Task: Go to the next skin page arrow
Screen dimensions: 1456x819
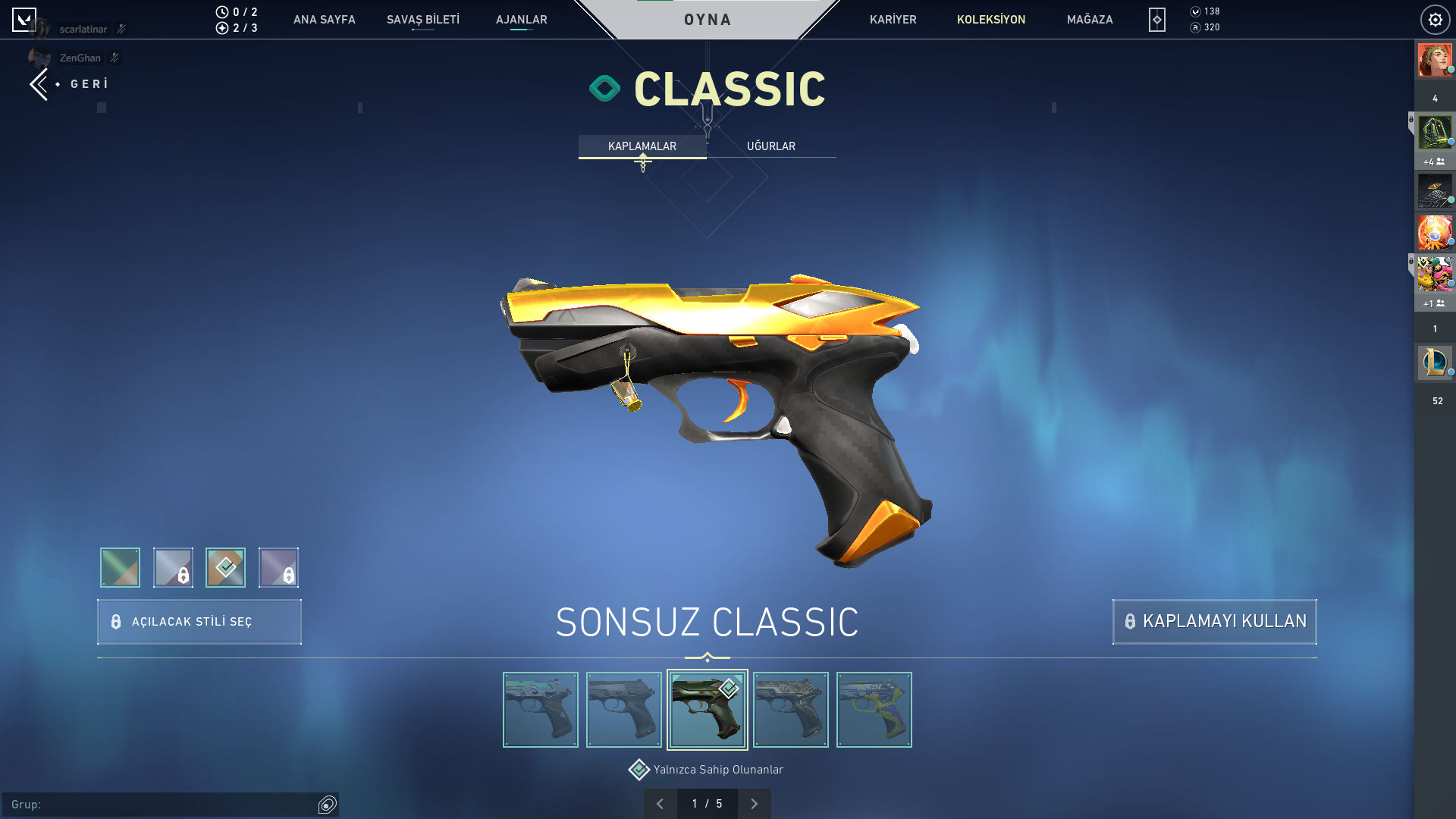Action: 754,804
